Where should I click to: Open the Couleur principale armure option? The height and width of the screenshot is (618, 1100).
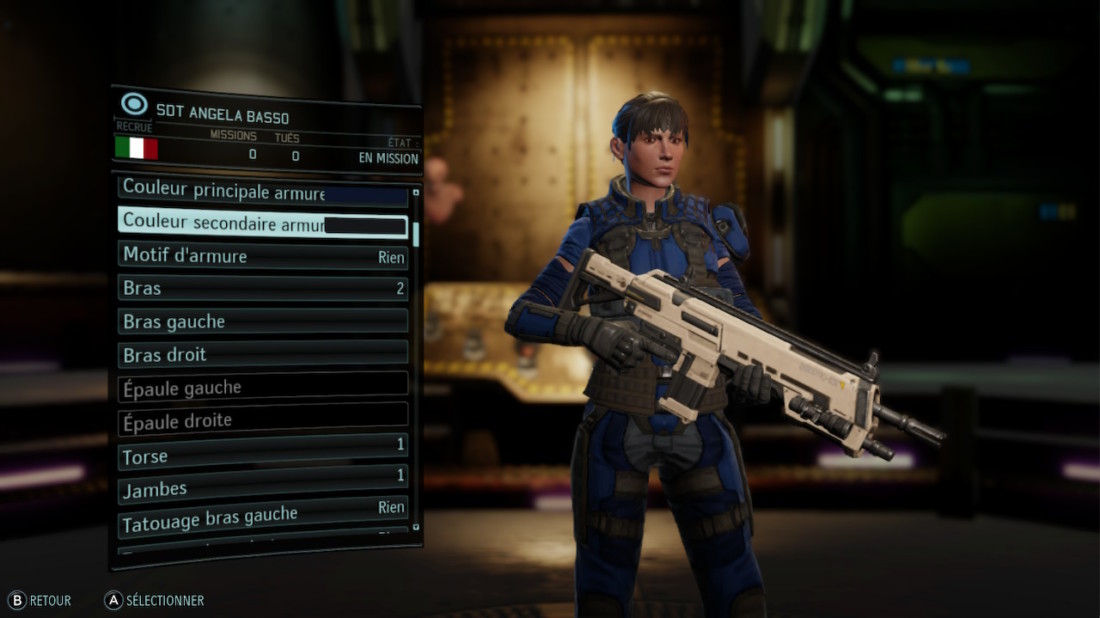tap(262, 191)
